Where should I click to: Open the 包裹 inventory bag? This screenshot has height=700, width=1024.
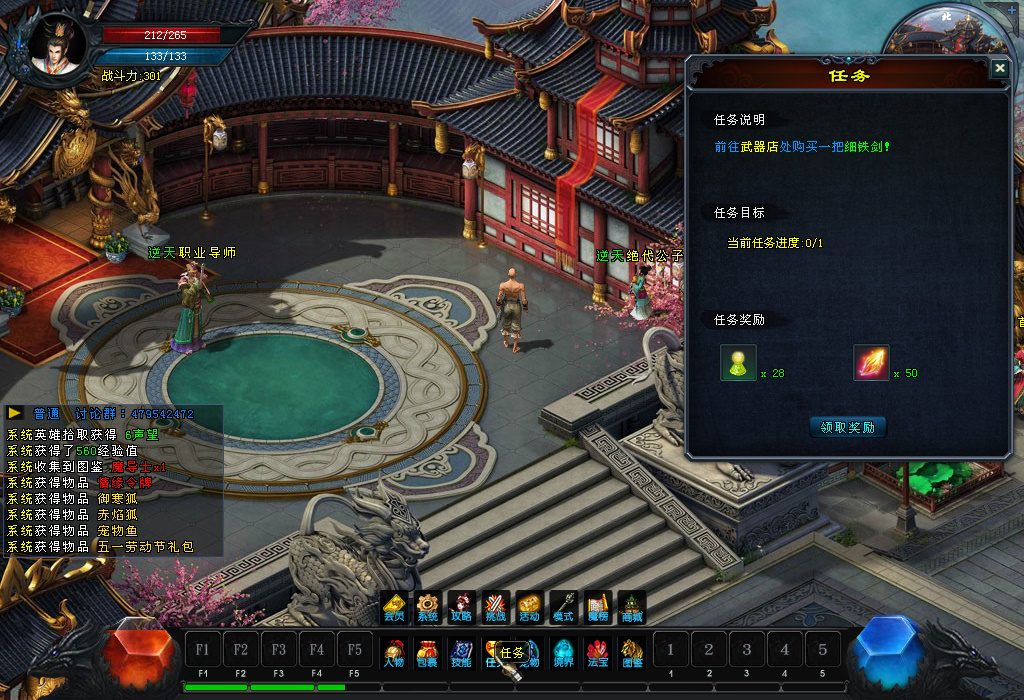(428, 653)
